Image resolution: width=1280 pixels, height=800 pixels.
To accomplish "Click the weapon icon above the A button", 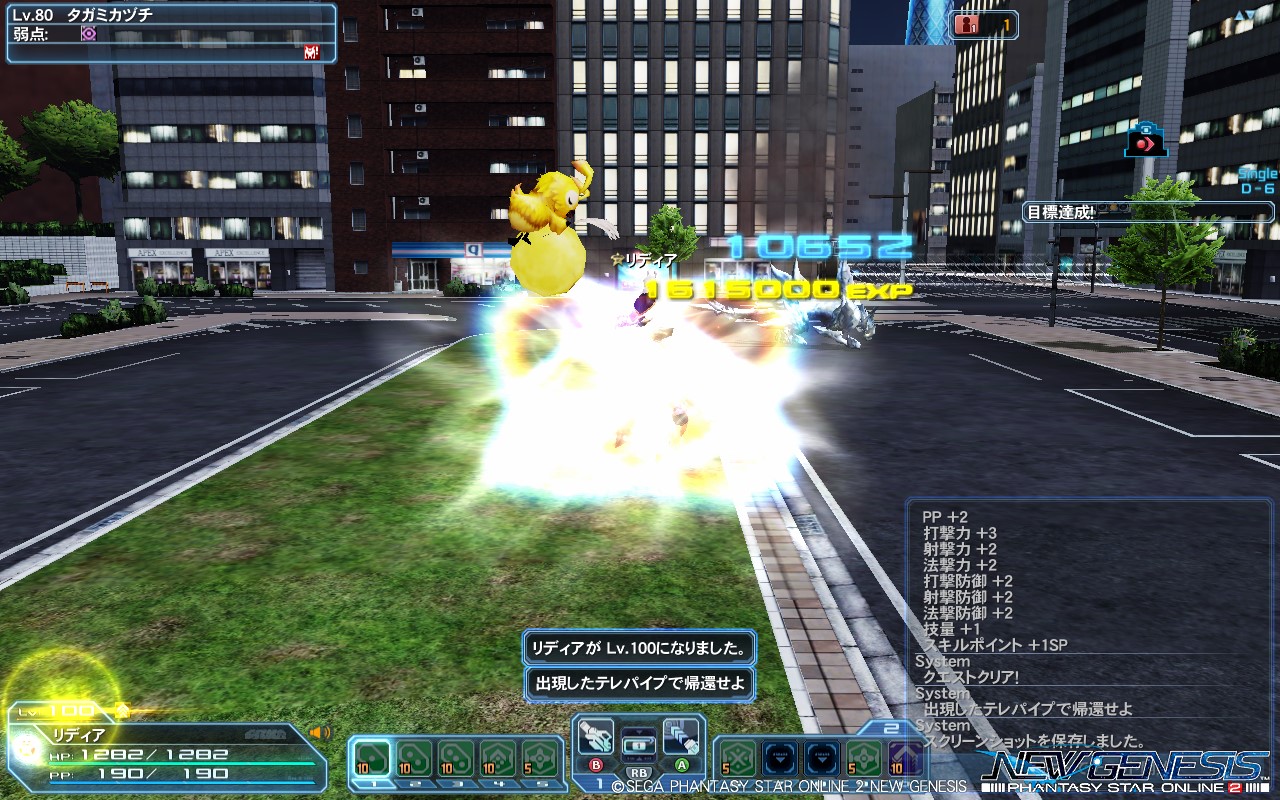I will point(681,737).
